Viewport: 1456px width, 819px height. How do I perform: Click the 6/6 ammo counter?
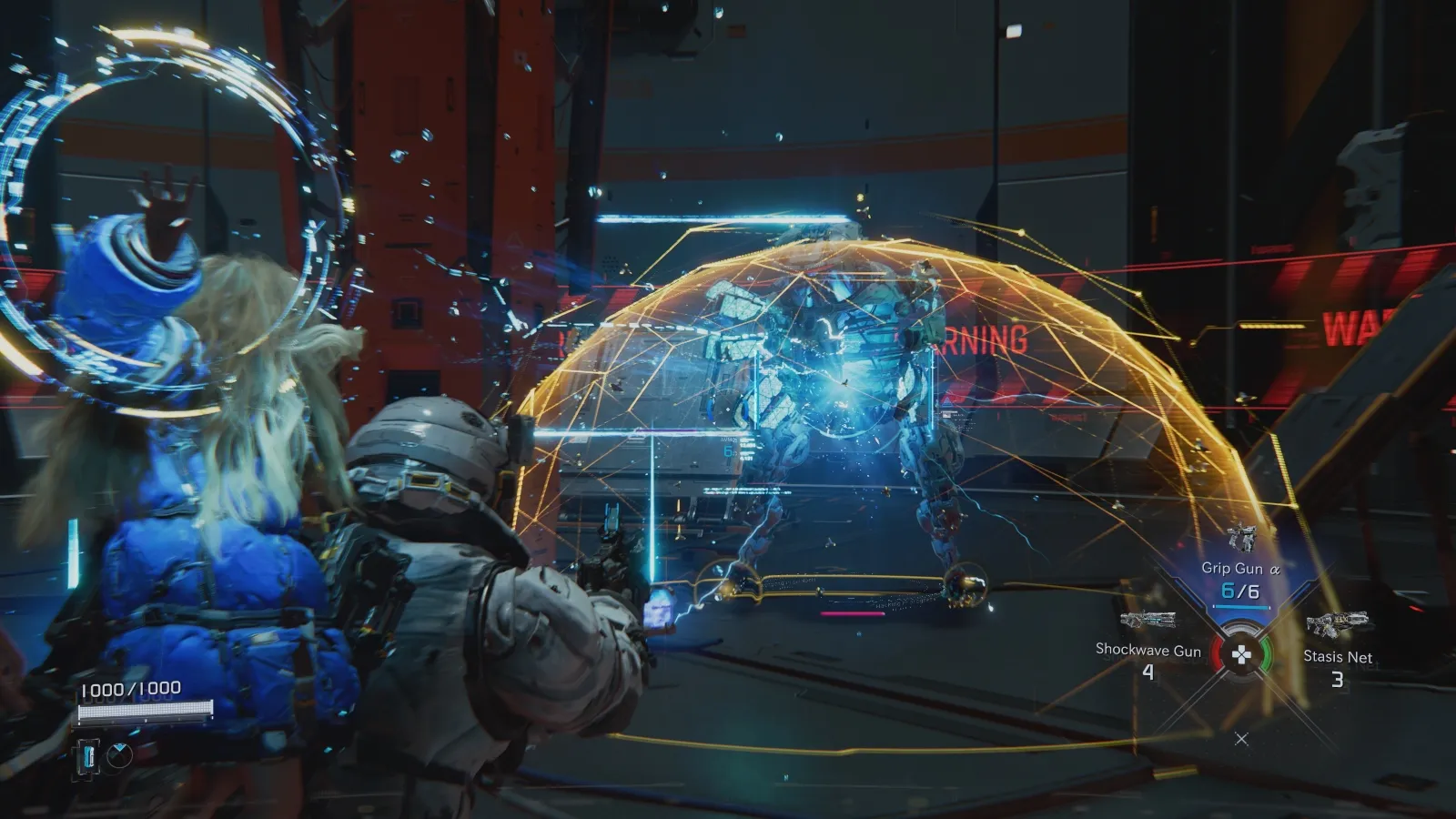(x=1240, y=589)
